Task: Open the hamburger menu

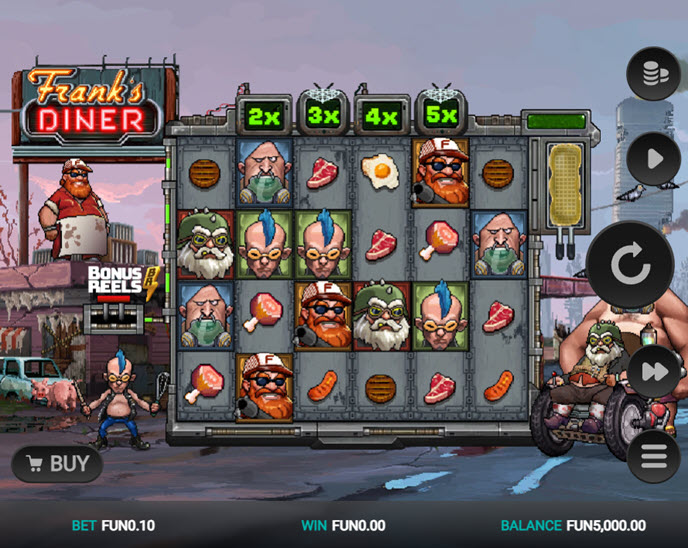Action: [653, 457]
